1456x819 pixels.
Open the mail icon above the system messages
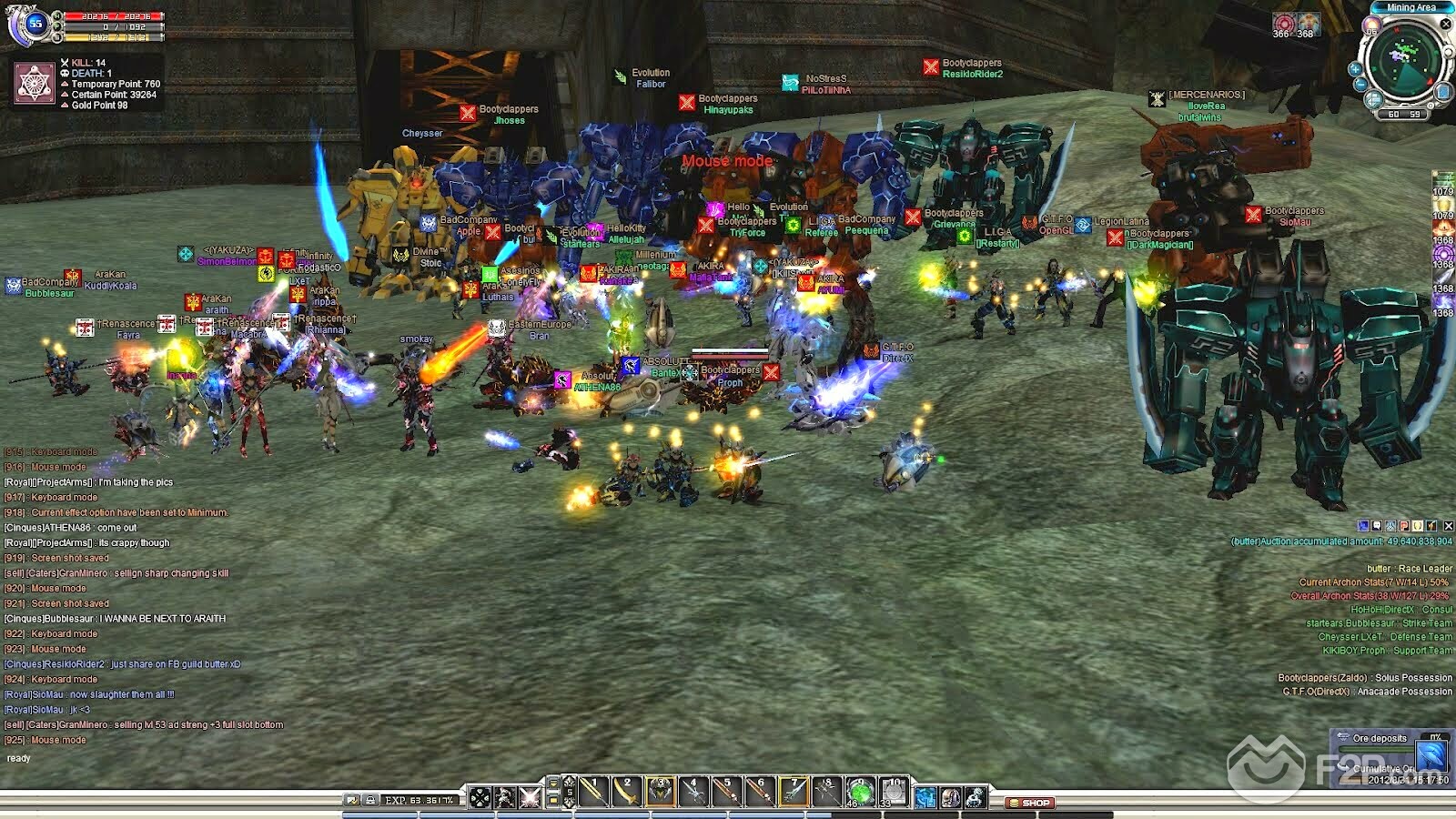[1376, 526]
